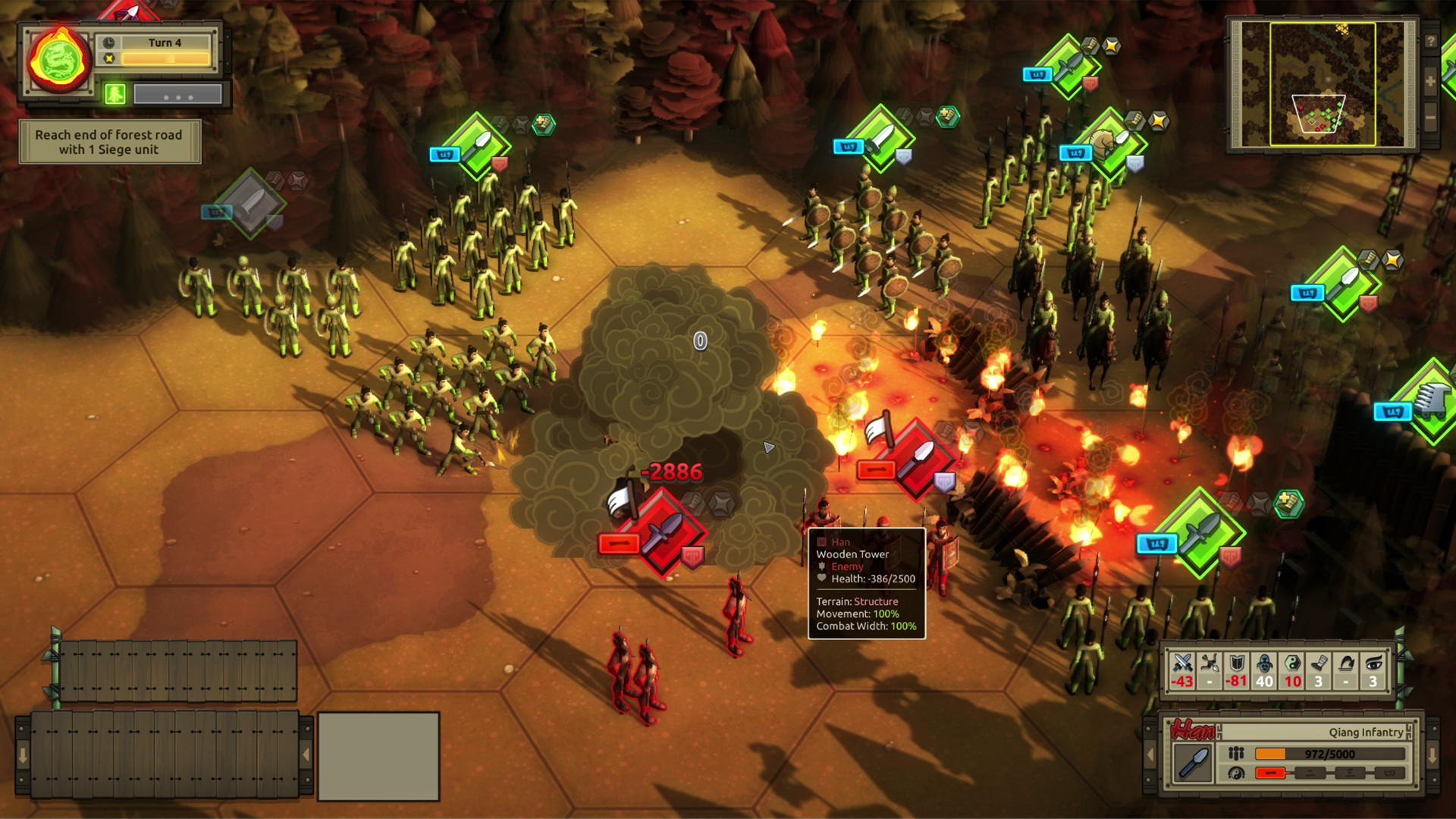Click the gold turn progress bar
Viewport: 1456px width, 819px height.
[x=165, y=58]
